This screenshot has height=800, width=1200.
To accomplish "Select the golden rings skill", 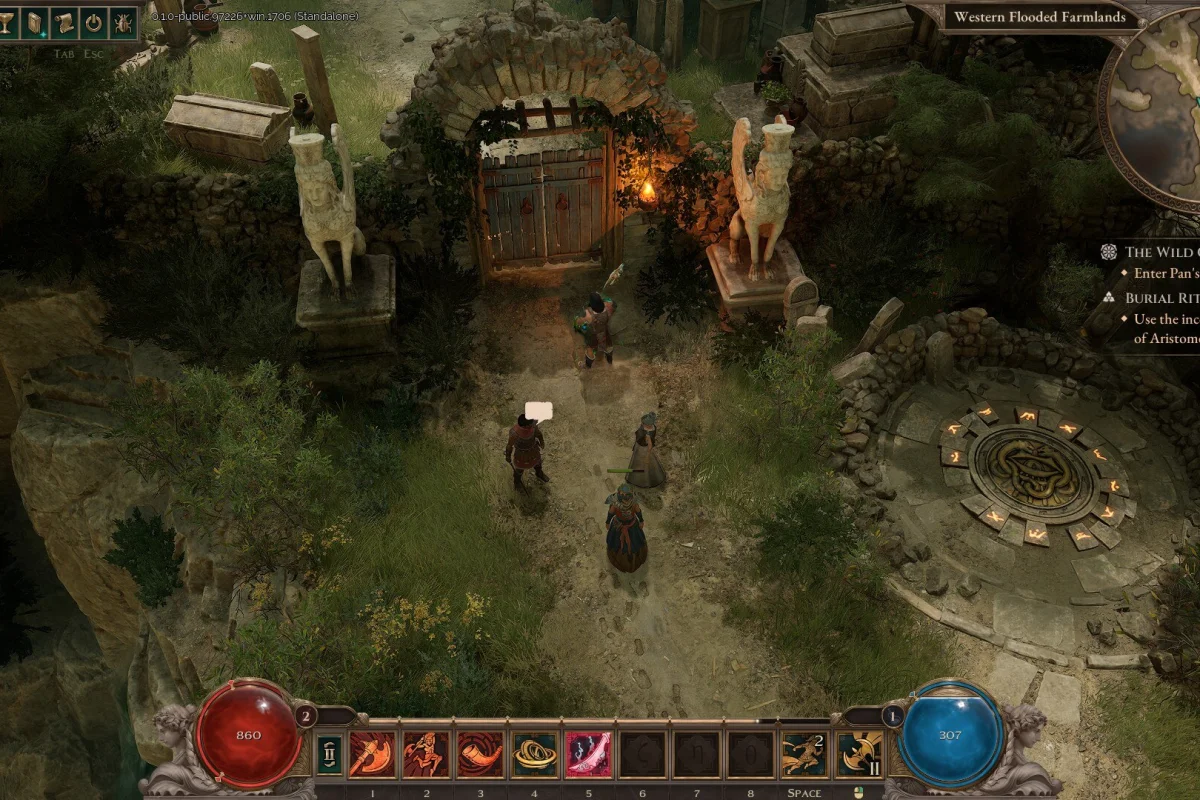I will [x=534, y=754].
